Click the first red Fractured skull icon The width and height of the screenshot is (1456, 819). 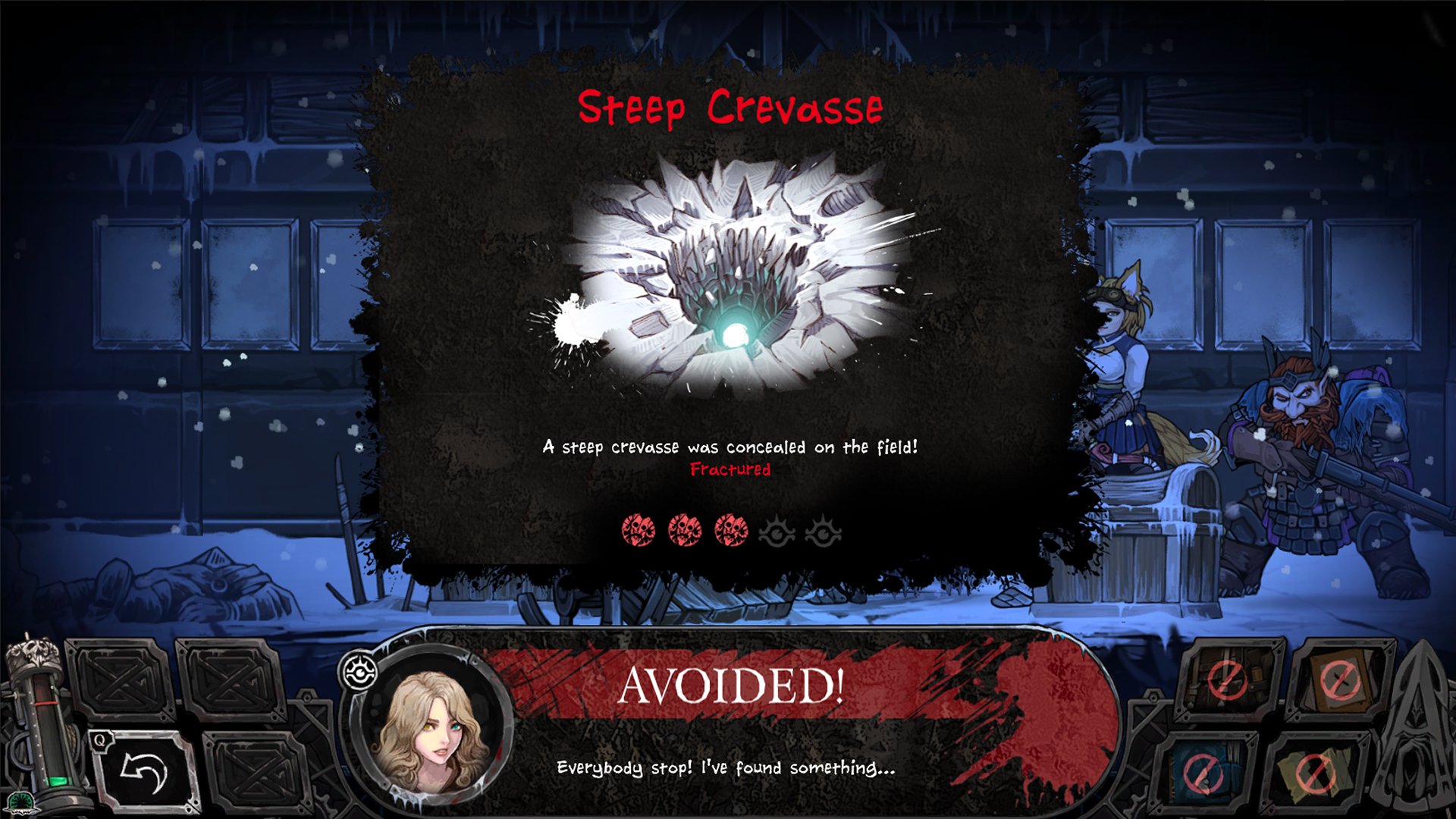coord(637,531)
